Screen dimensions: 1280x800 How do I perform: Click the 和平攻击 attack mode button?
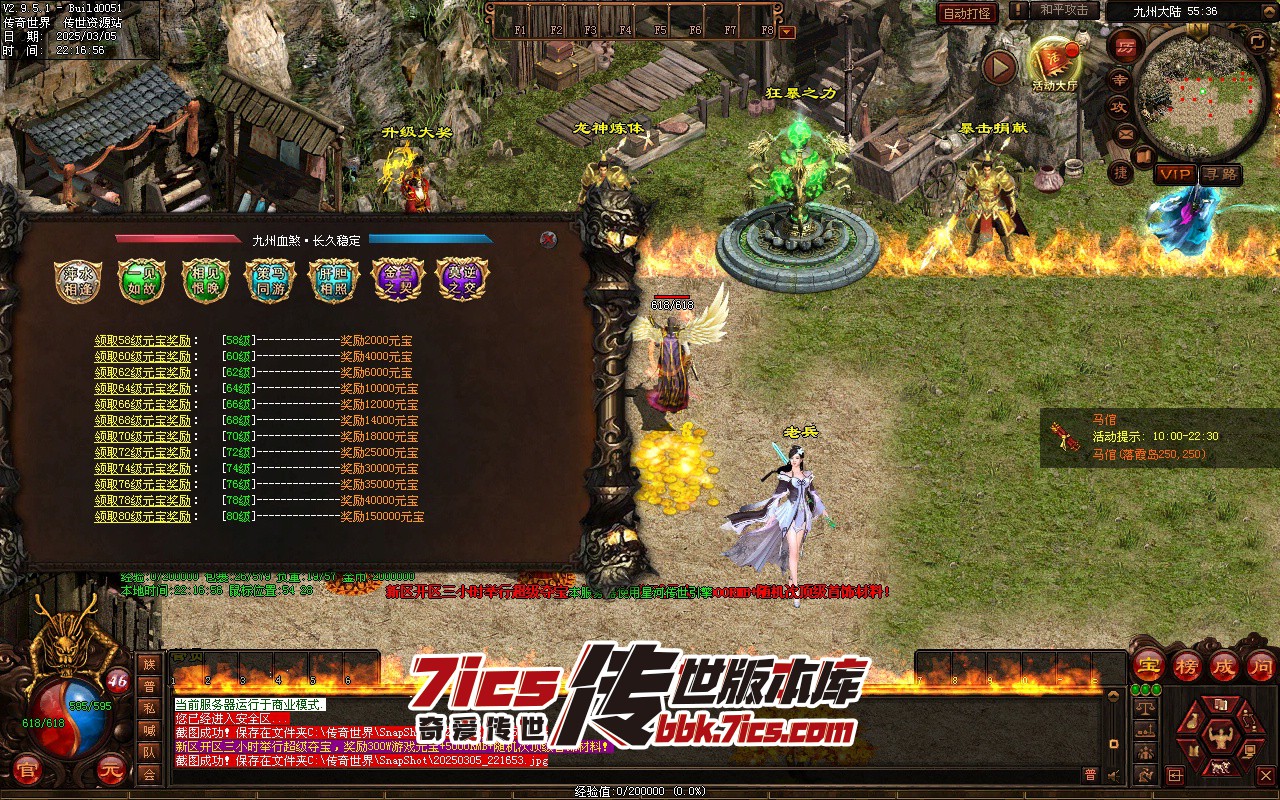[x=1064, y=10]
